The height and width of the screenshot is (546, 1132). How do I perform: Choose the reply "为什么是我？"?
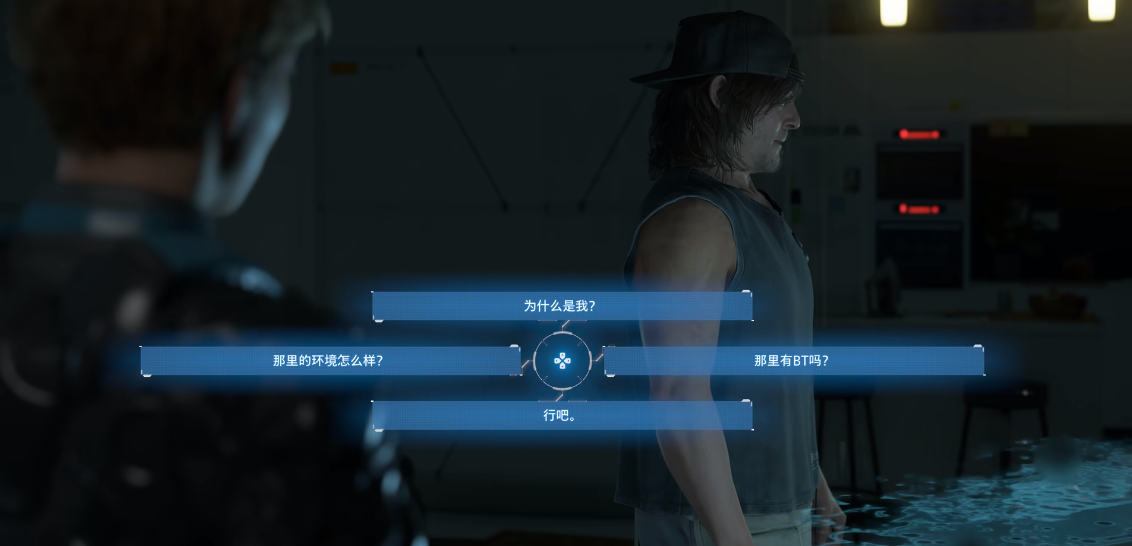pyautogui.click(x=561, y=306)
